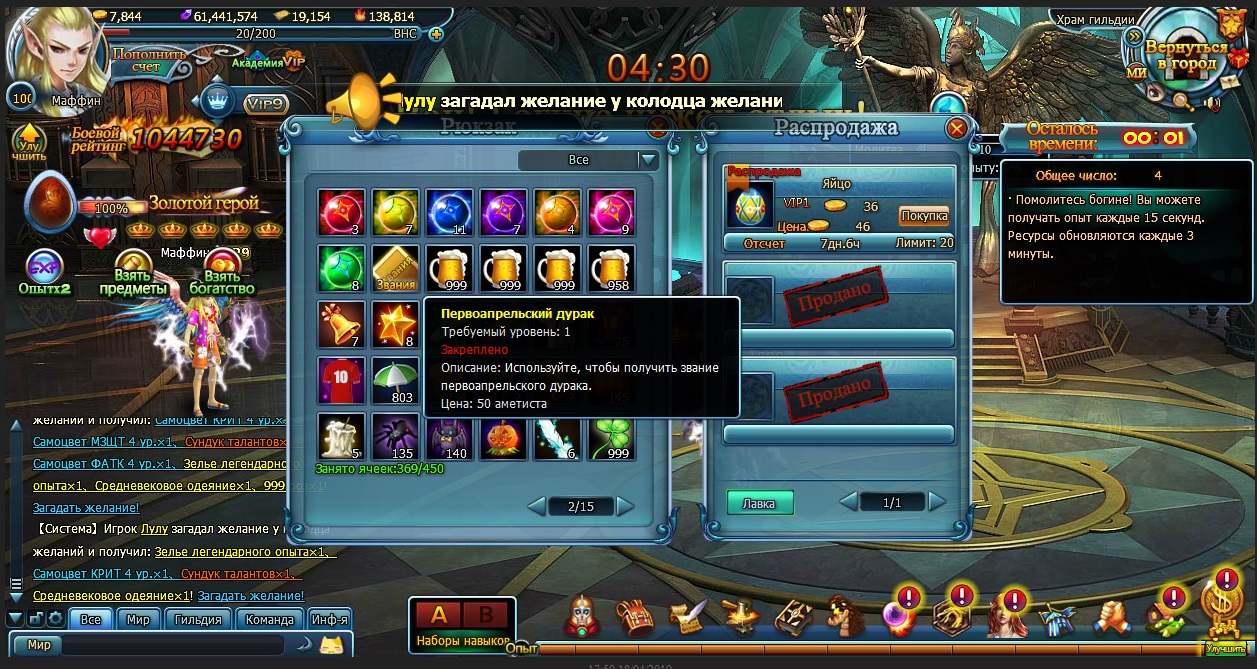Switch chat to the Команда tab

(270, 619)
